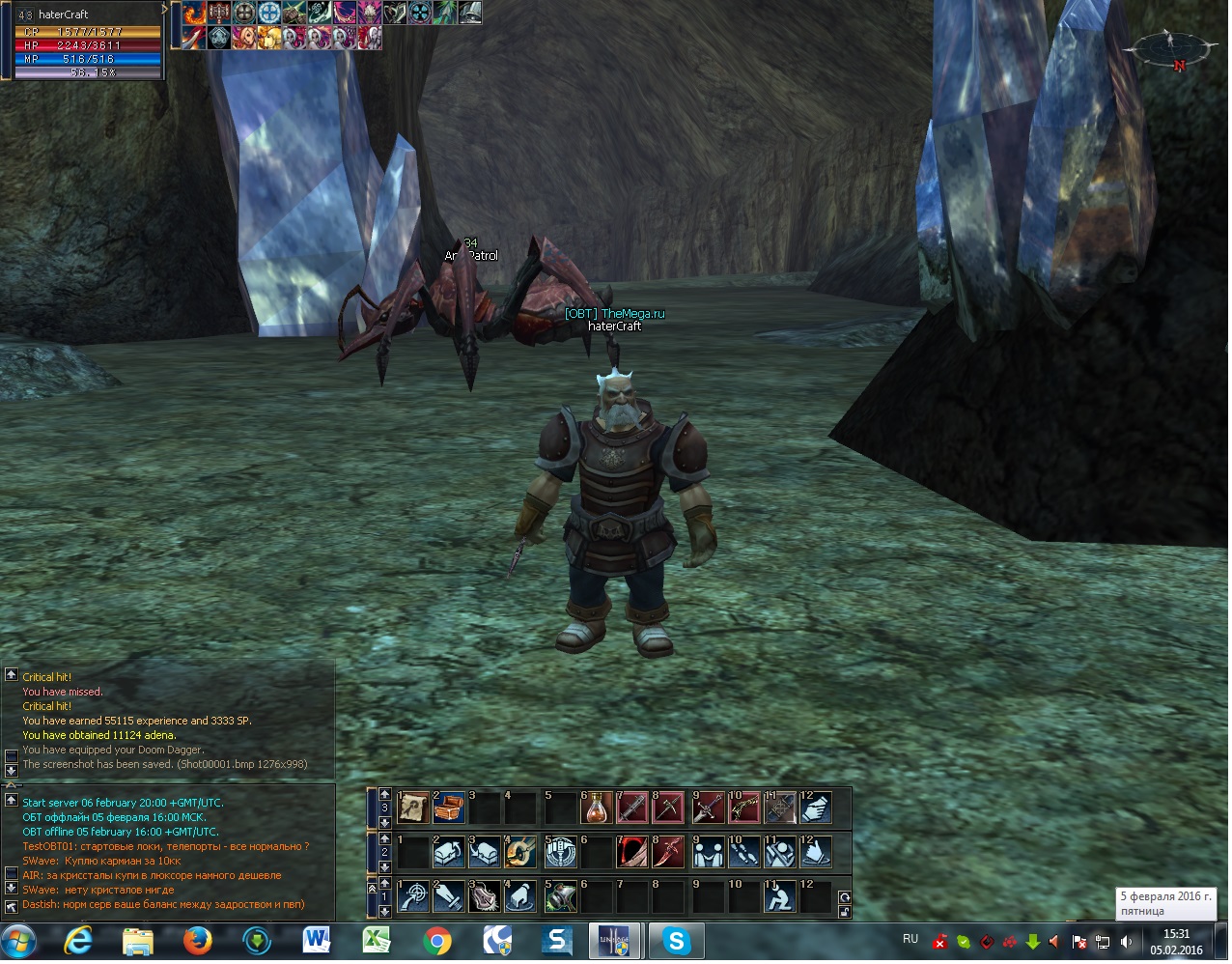Viewport: 1232px width, 964px height.
Task: Use the scroll item in the top hotbar
Action: point(413,808)
